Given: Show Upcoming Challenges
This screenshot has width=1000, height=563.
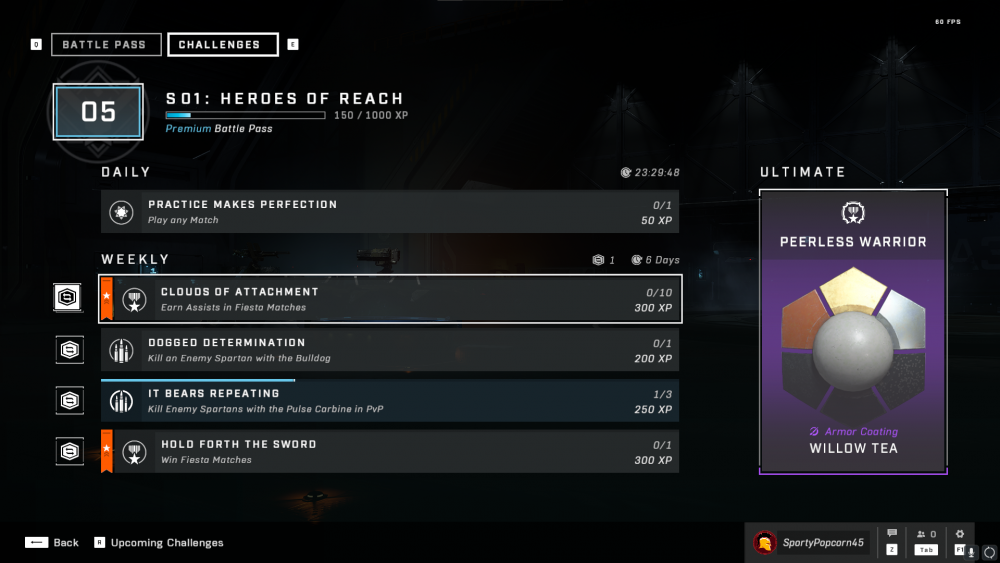Looking at the screenshot, I should 159,542.
